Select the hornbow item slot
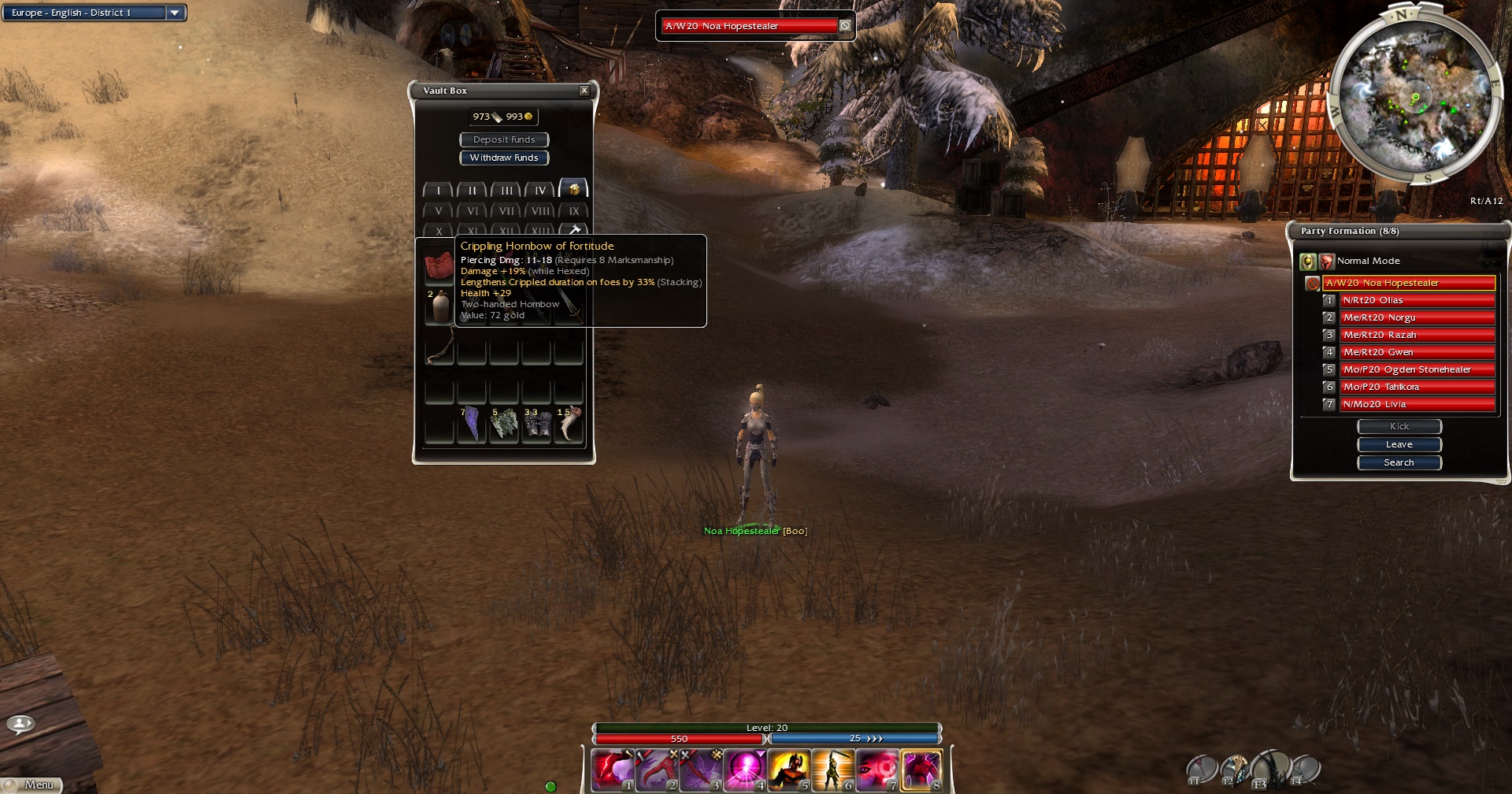The image size is (1512, 794). click(x=440, y=347)
